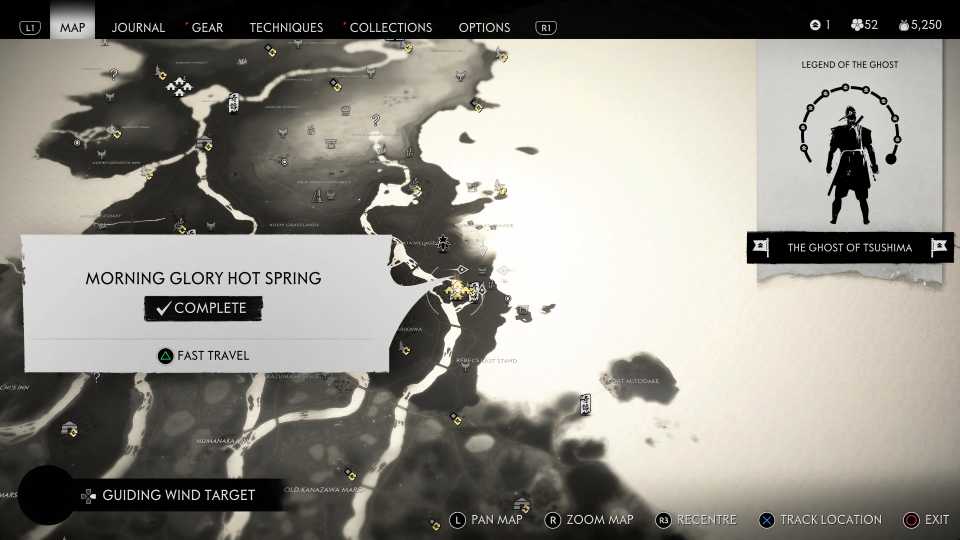This screenshot has height=540, width=960.
Task: Show the Collections tab
Action: click(390, 27)
